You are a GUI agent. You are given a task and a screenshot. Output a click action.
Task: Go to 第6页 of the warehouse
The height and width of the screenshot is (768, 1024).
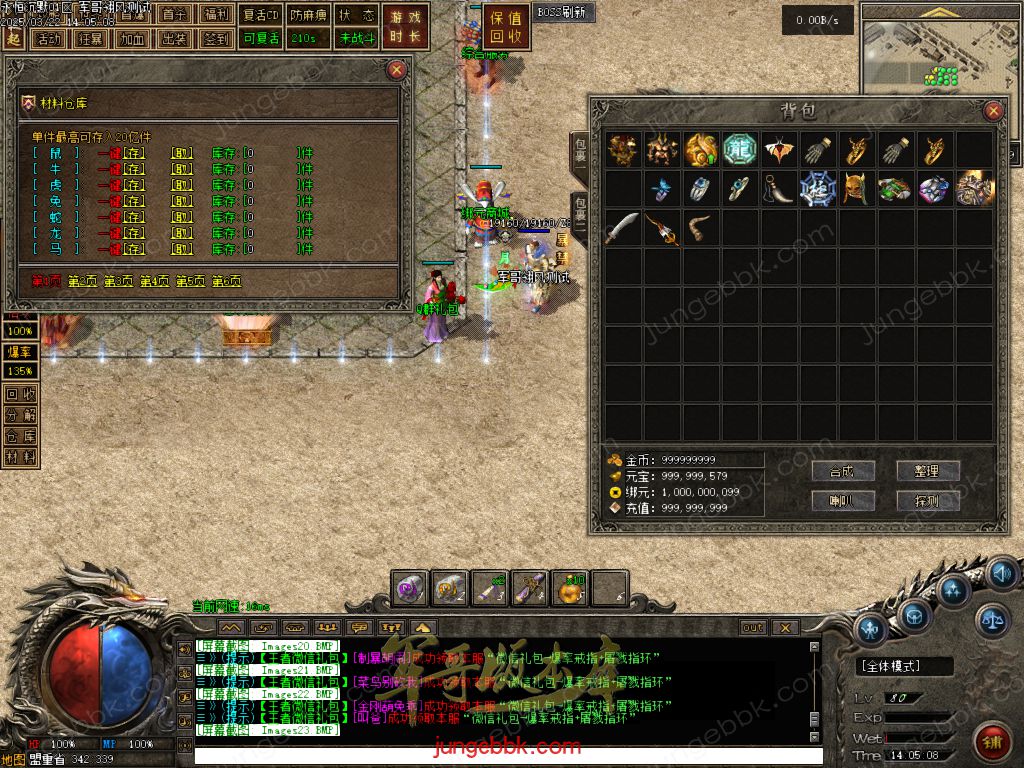click(227, 282)
